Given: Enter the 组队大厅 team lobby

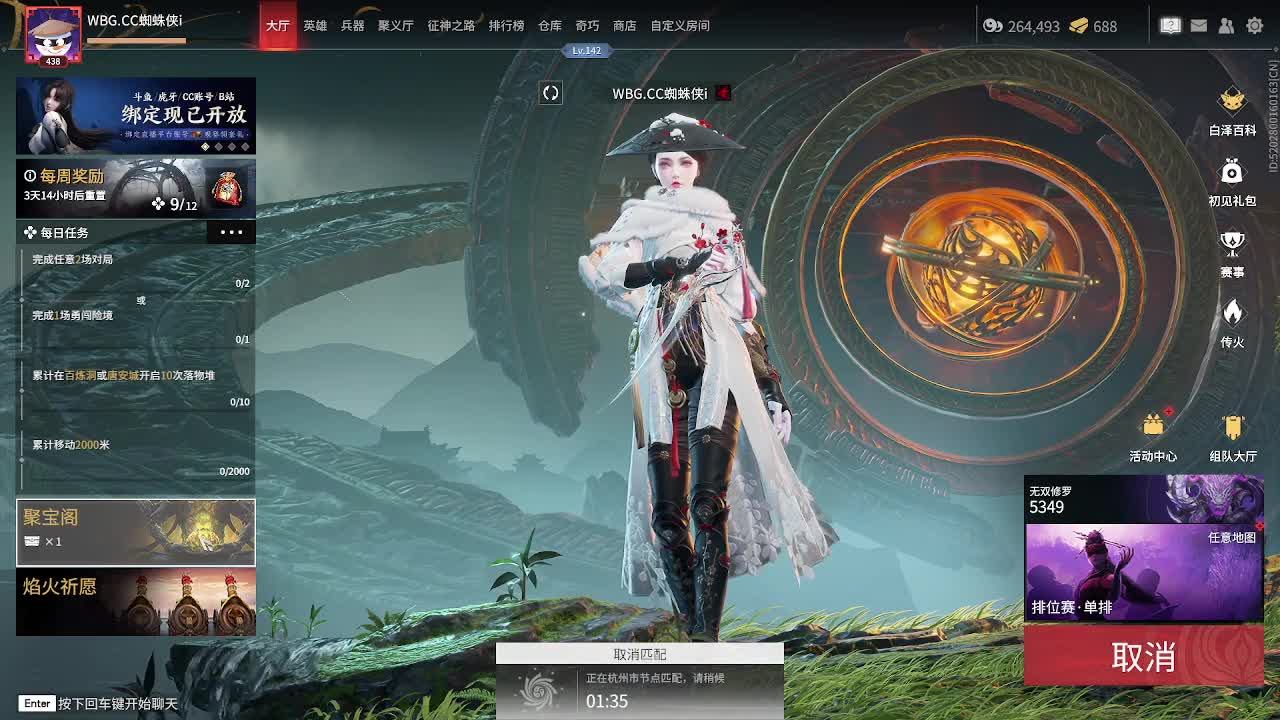Looking at the screenshot, I should (x=1233, y=430).
